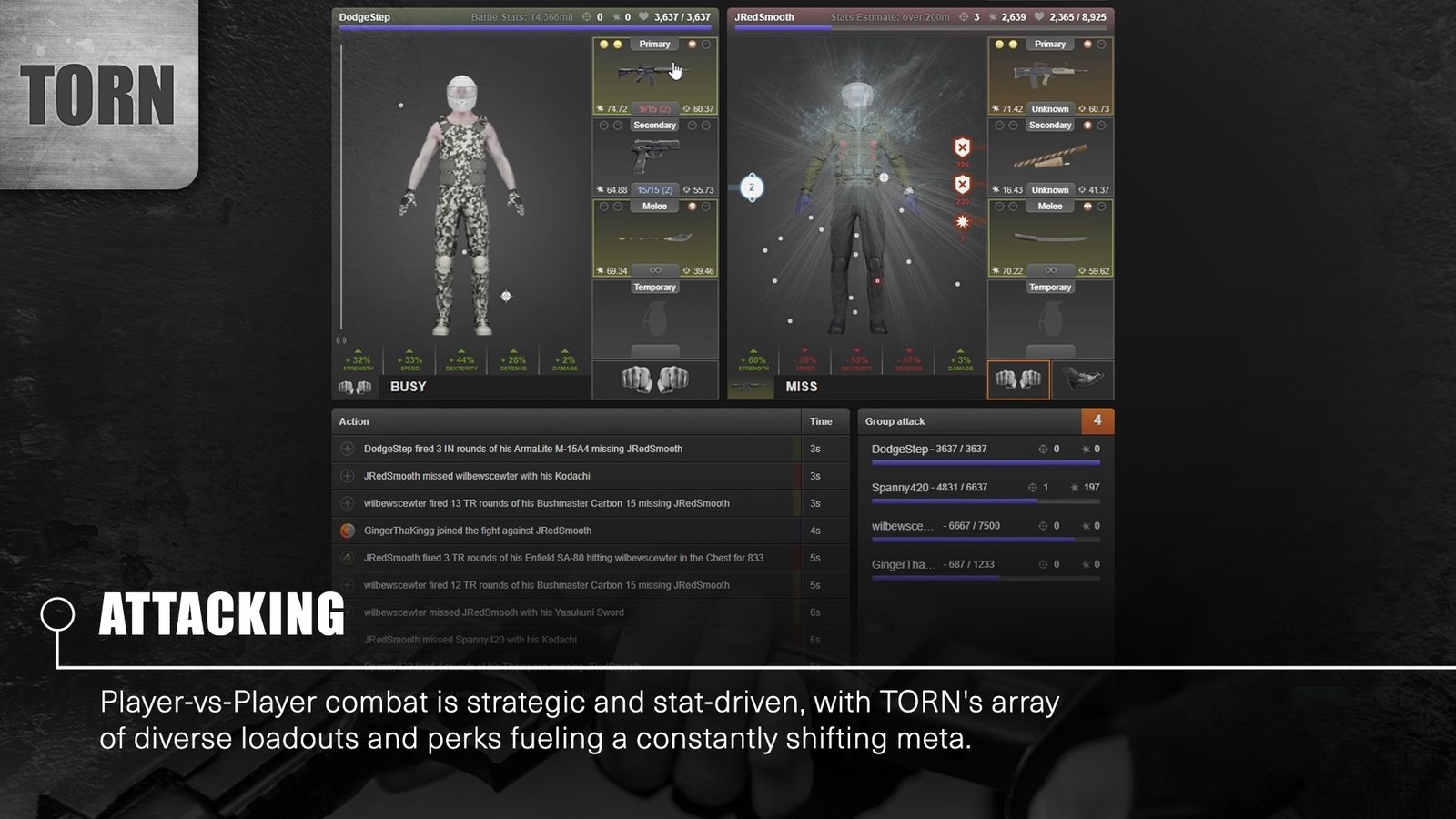1456x819 pixels.
Task: Open the GingerThaKingg joined the fight entry
Action: click(x=347, y=531)
